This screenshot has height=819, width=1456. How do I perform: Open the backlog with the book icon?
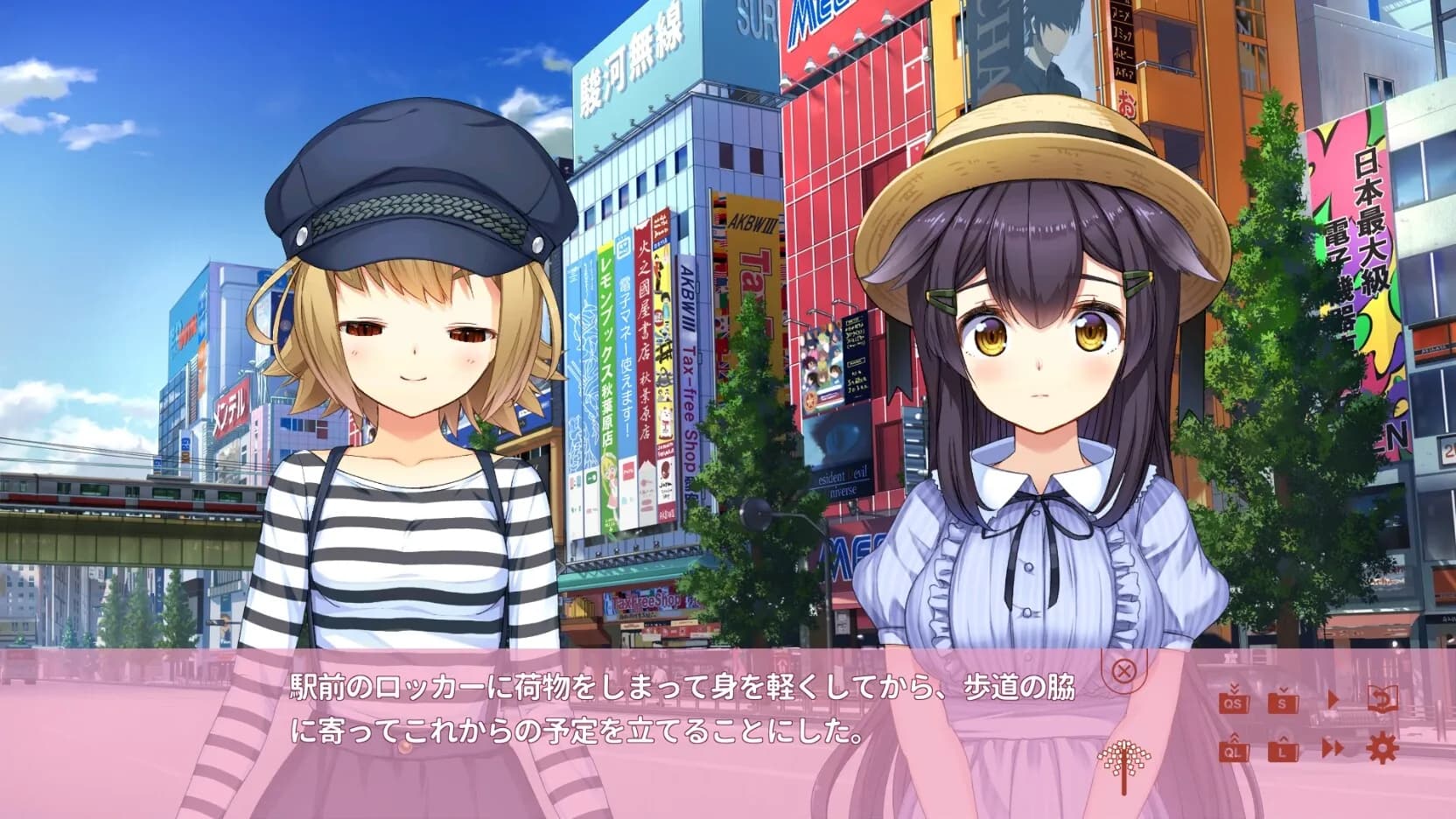point(1382,698)
